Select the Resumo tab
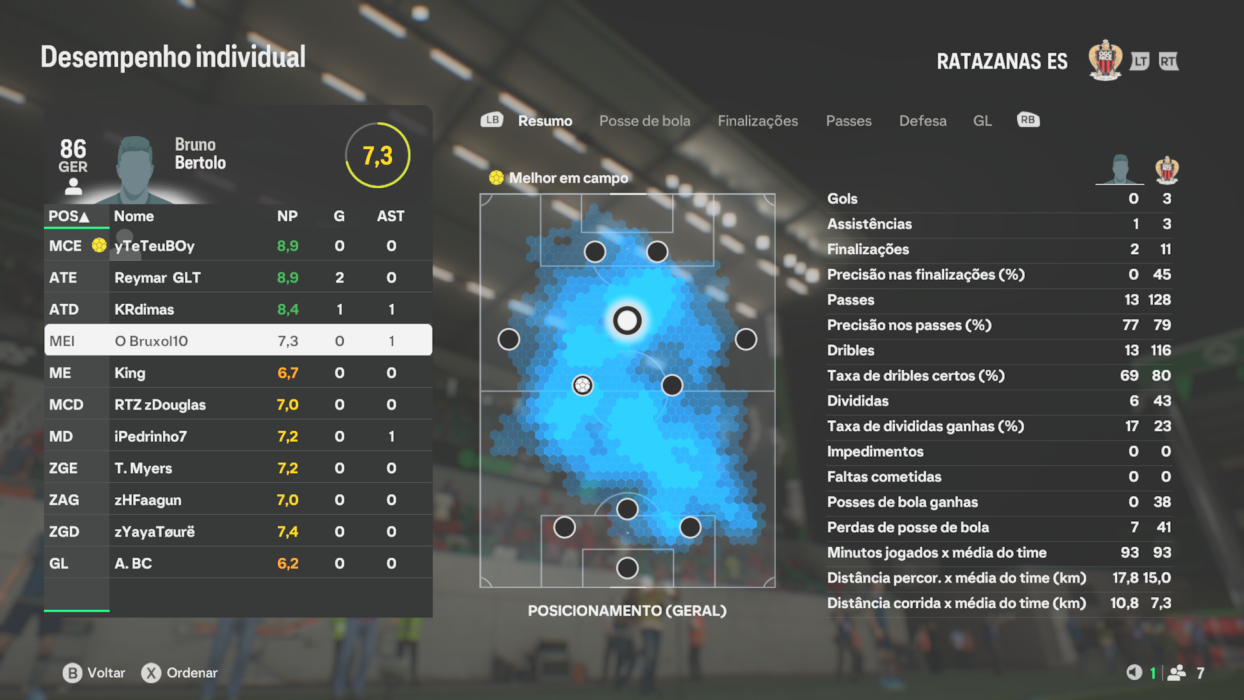This screenshot has width=1244, height=700. tap(545, 121)
